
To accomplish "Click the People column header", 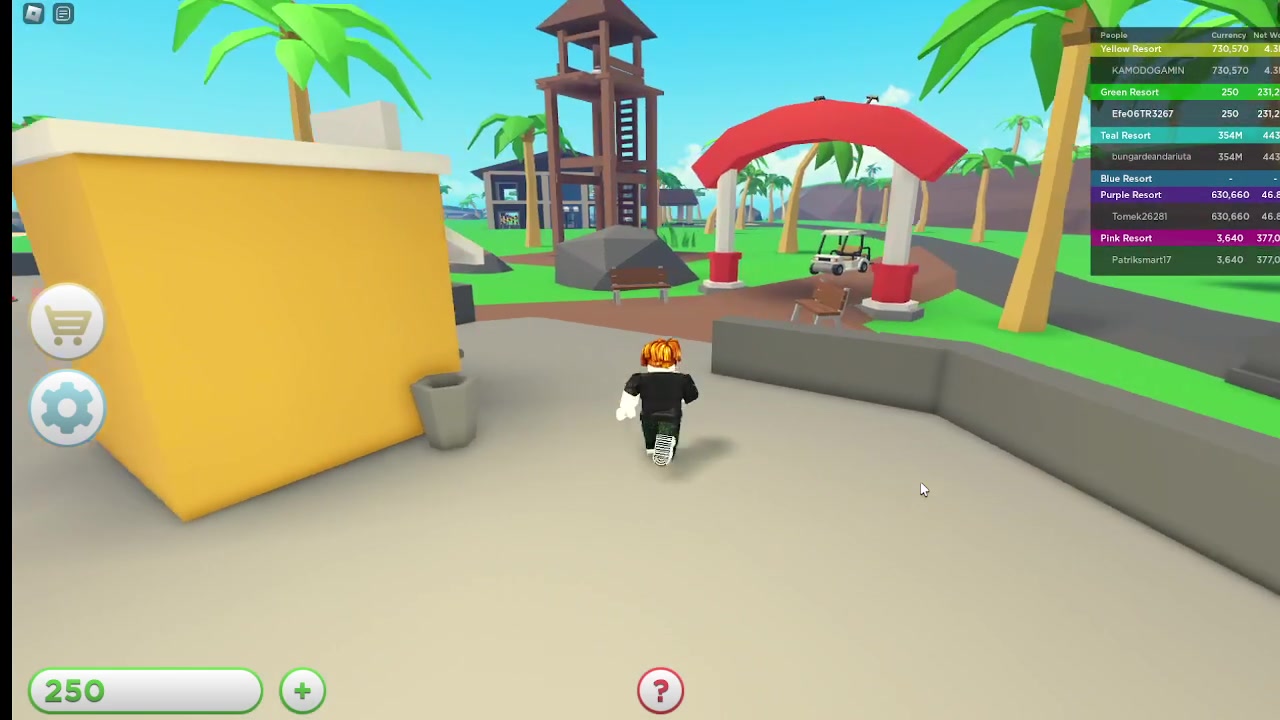I will pos(1113,35).
